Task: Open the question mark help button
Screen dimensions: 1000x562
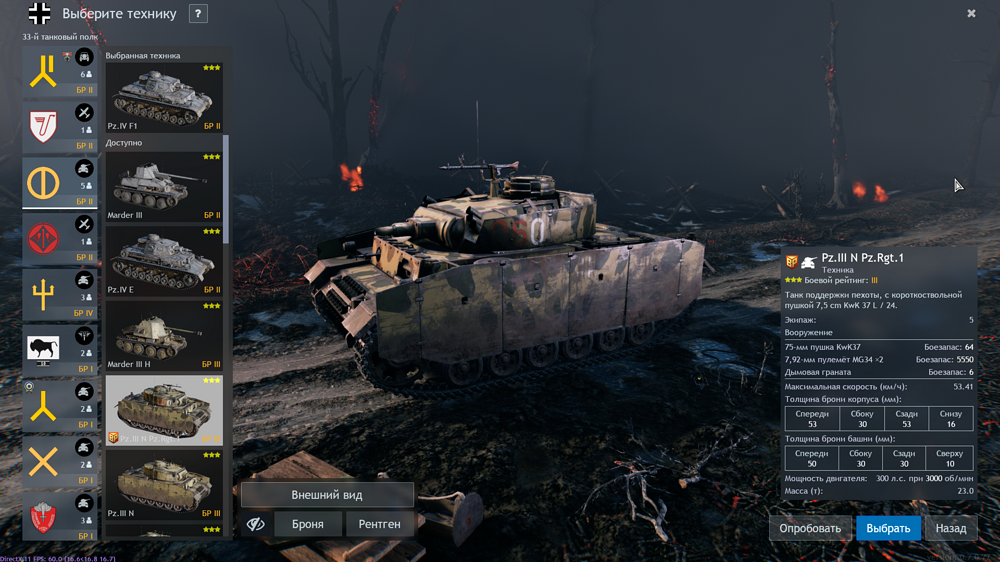Action: tap(198, 14)
